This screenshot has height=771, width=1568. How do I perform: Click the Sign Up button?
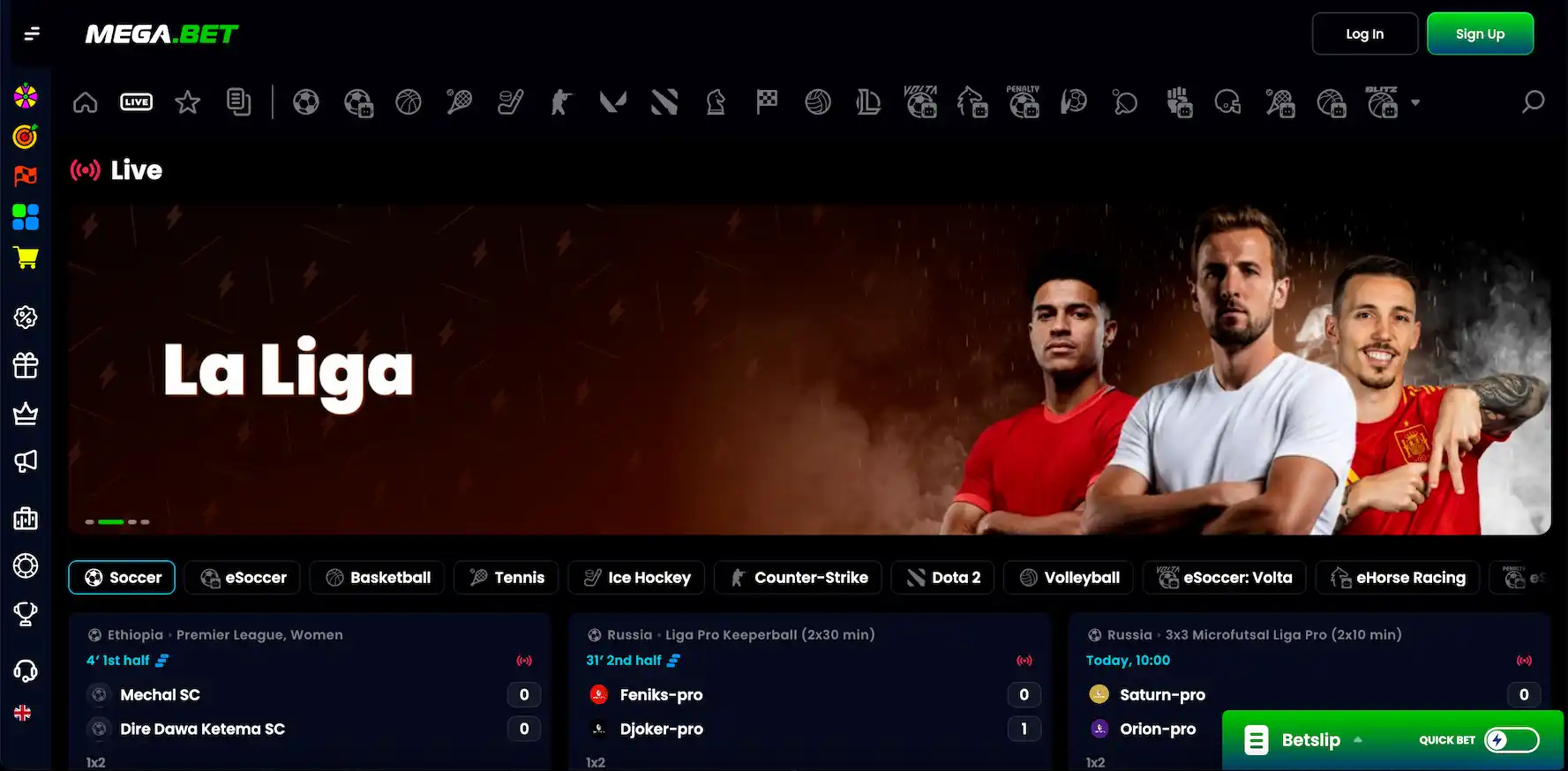coord(1480,34)
